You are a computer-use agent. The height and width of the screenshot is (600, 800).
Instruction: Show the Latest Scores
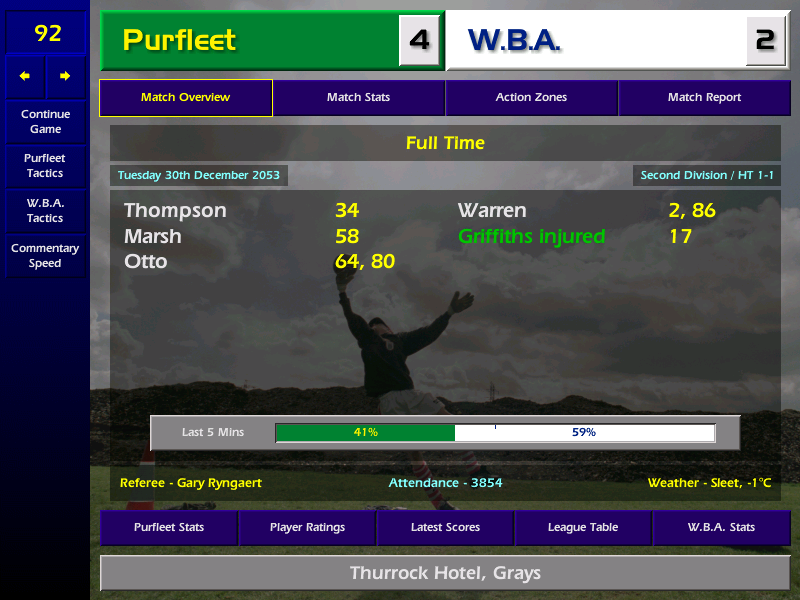click(x=445, y=527)
